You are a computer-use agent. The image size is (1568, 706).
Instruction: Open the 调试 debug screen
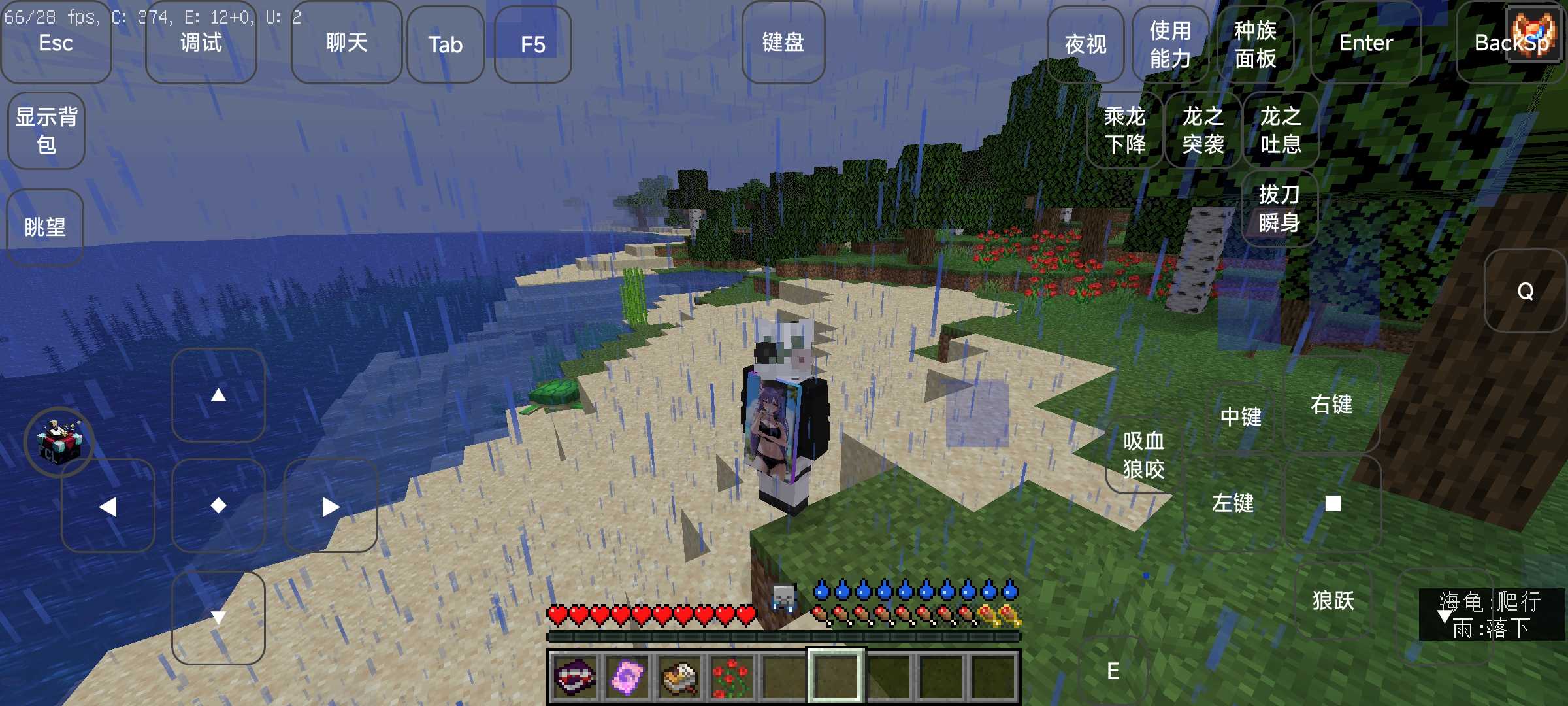[x=201, y=43]
